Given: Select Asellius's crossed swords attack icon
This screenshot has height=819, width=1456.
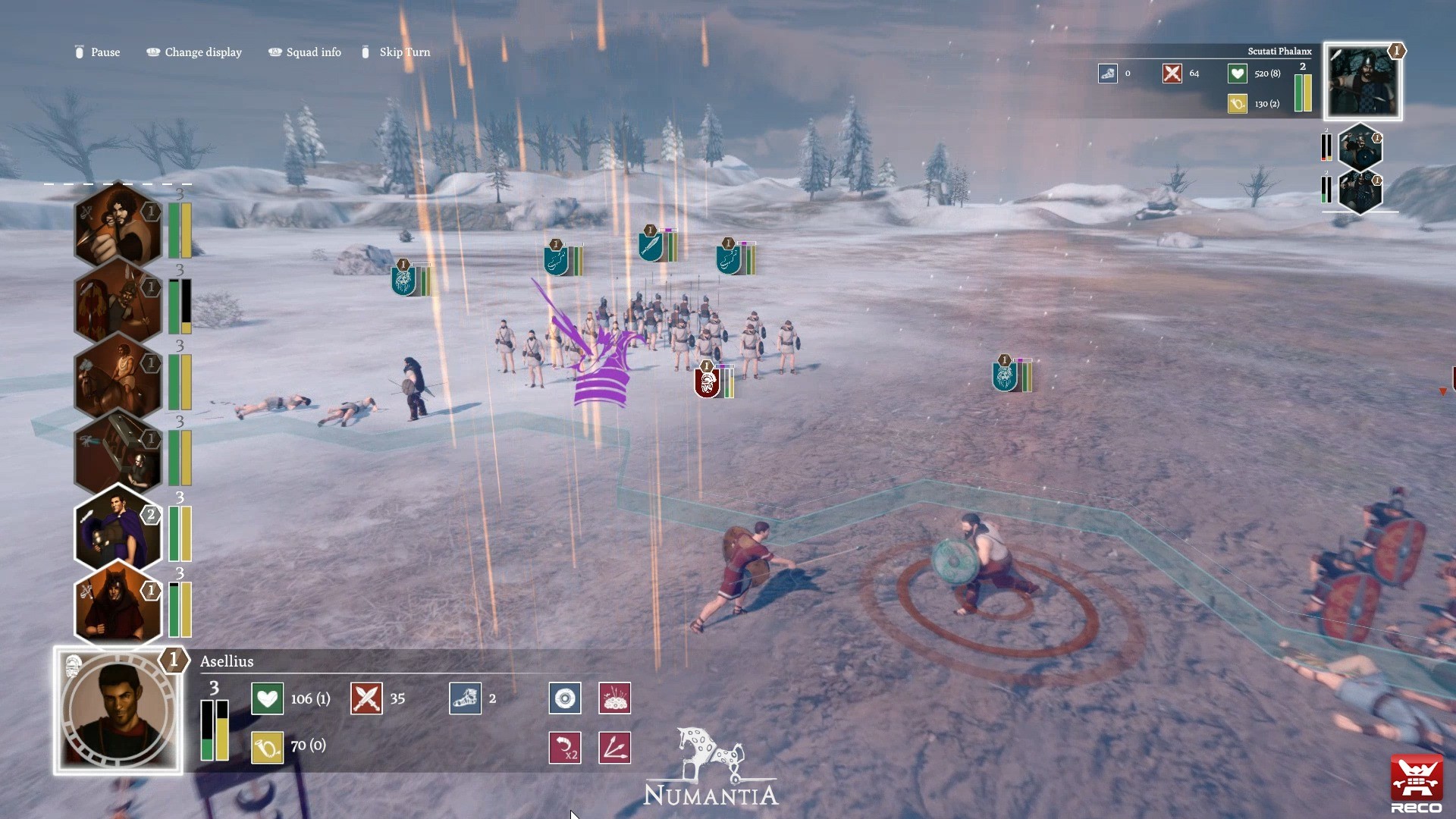Looking at the screenshot, I should point(366,698).
